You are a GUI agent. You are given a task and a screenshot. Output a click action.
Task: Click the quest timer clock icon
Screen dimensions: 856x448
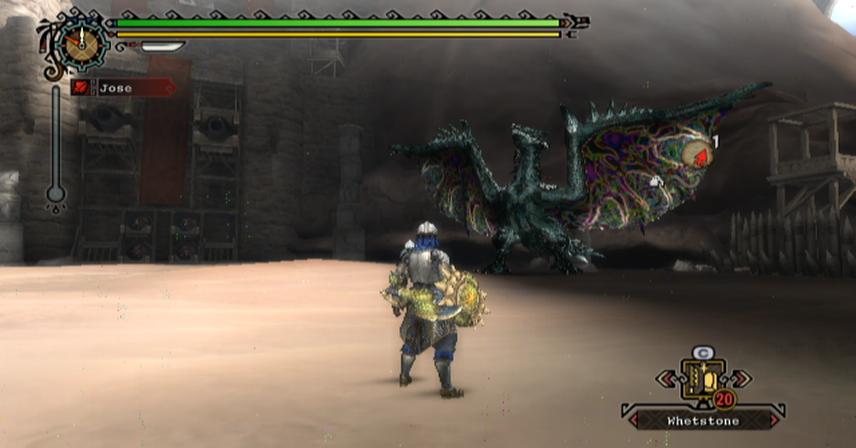pyautogui.click(x=78, y=42)
